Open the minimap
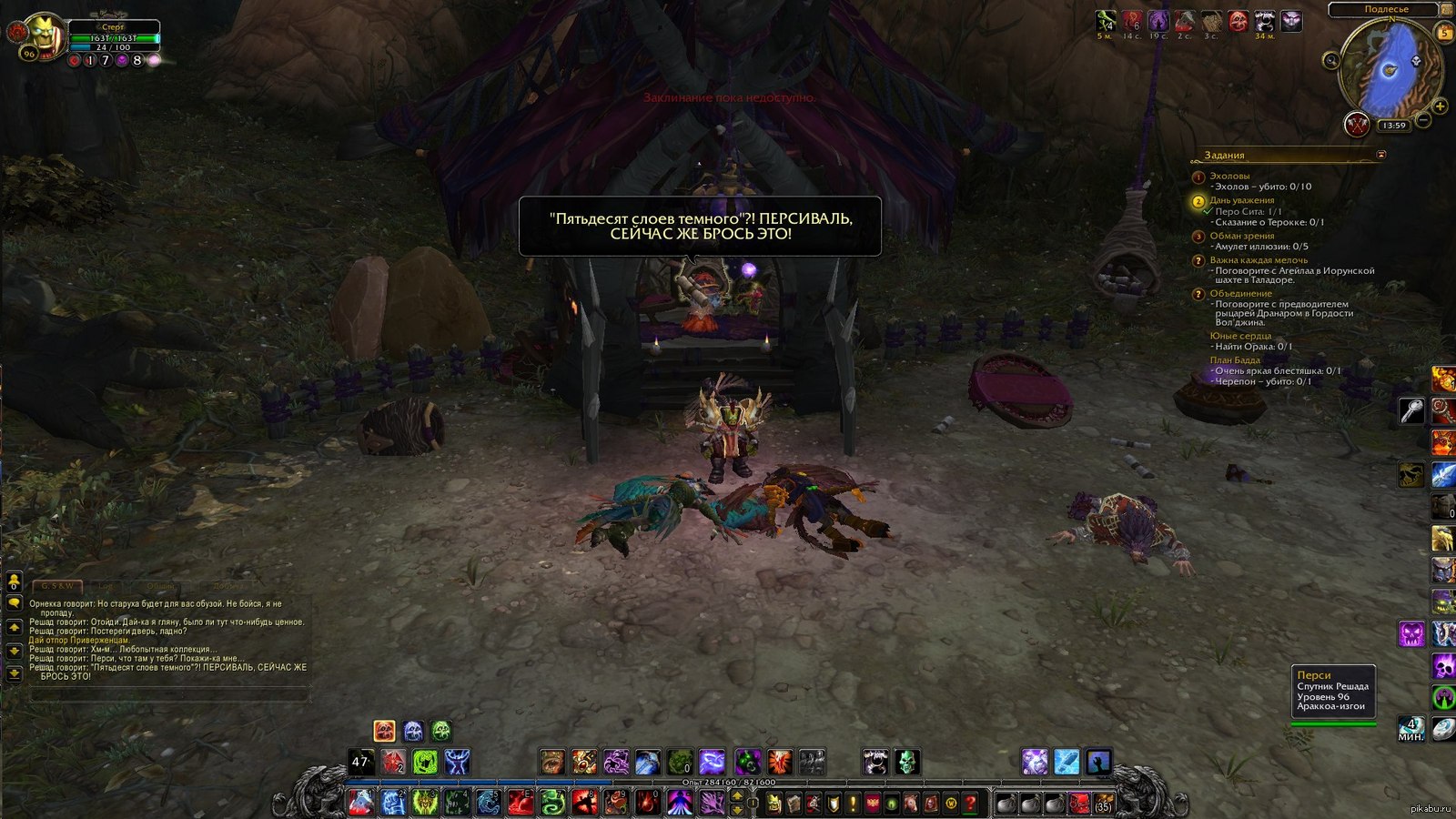This screenshot has height=819, width=1456. pyautogui.click(x=1390, y=69)
